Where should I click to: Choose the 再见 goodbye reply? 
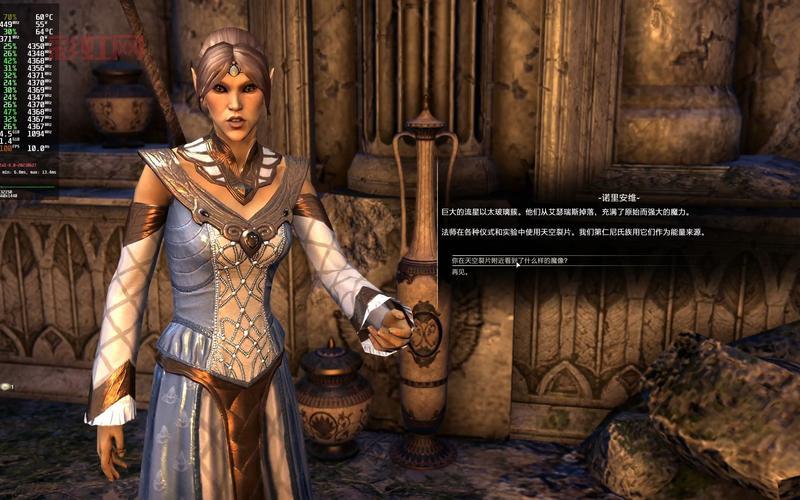460,271
